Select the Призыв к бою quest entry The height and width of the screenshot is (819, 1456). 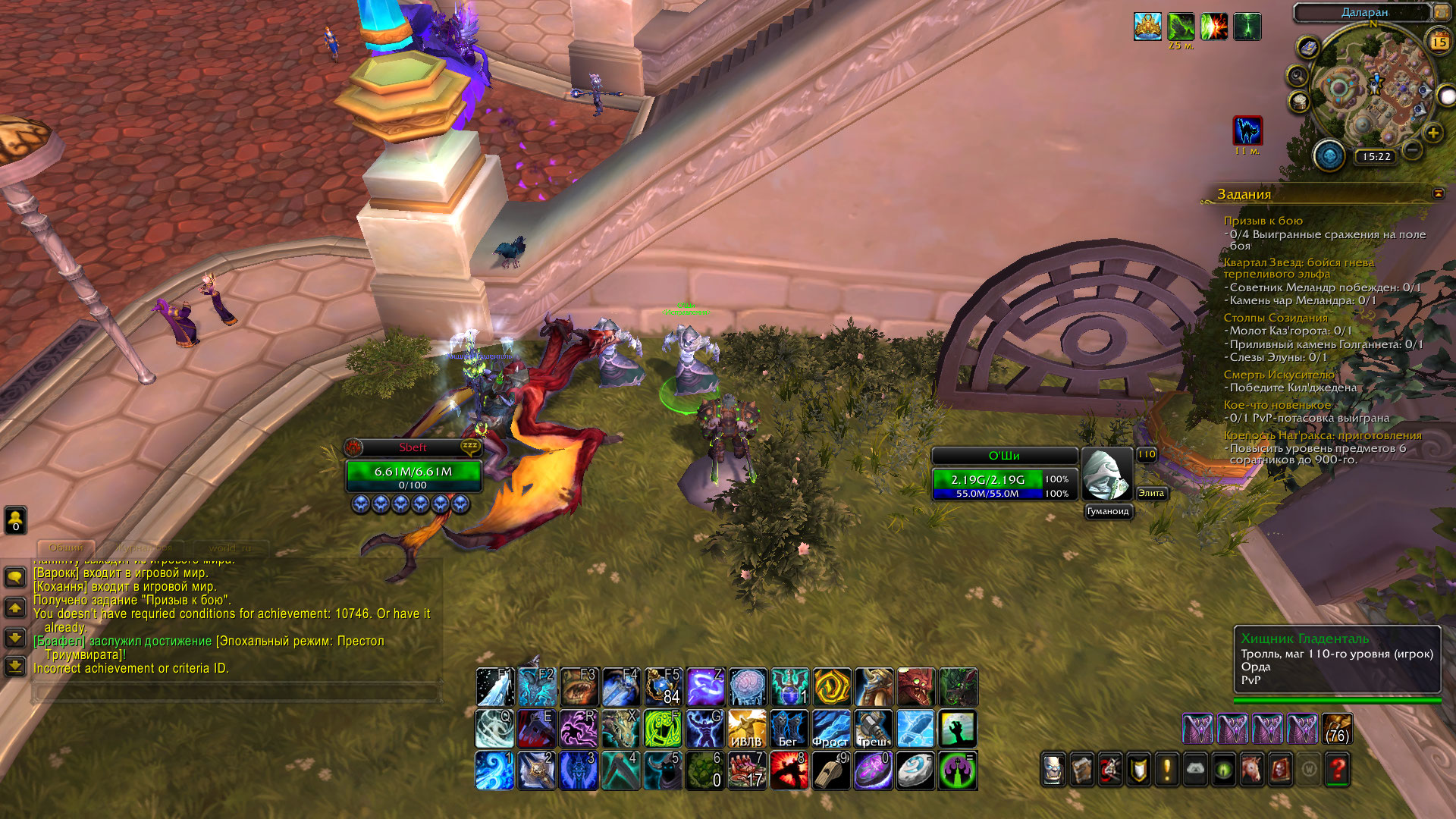coord(1263,221)
